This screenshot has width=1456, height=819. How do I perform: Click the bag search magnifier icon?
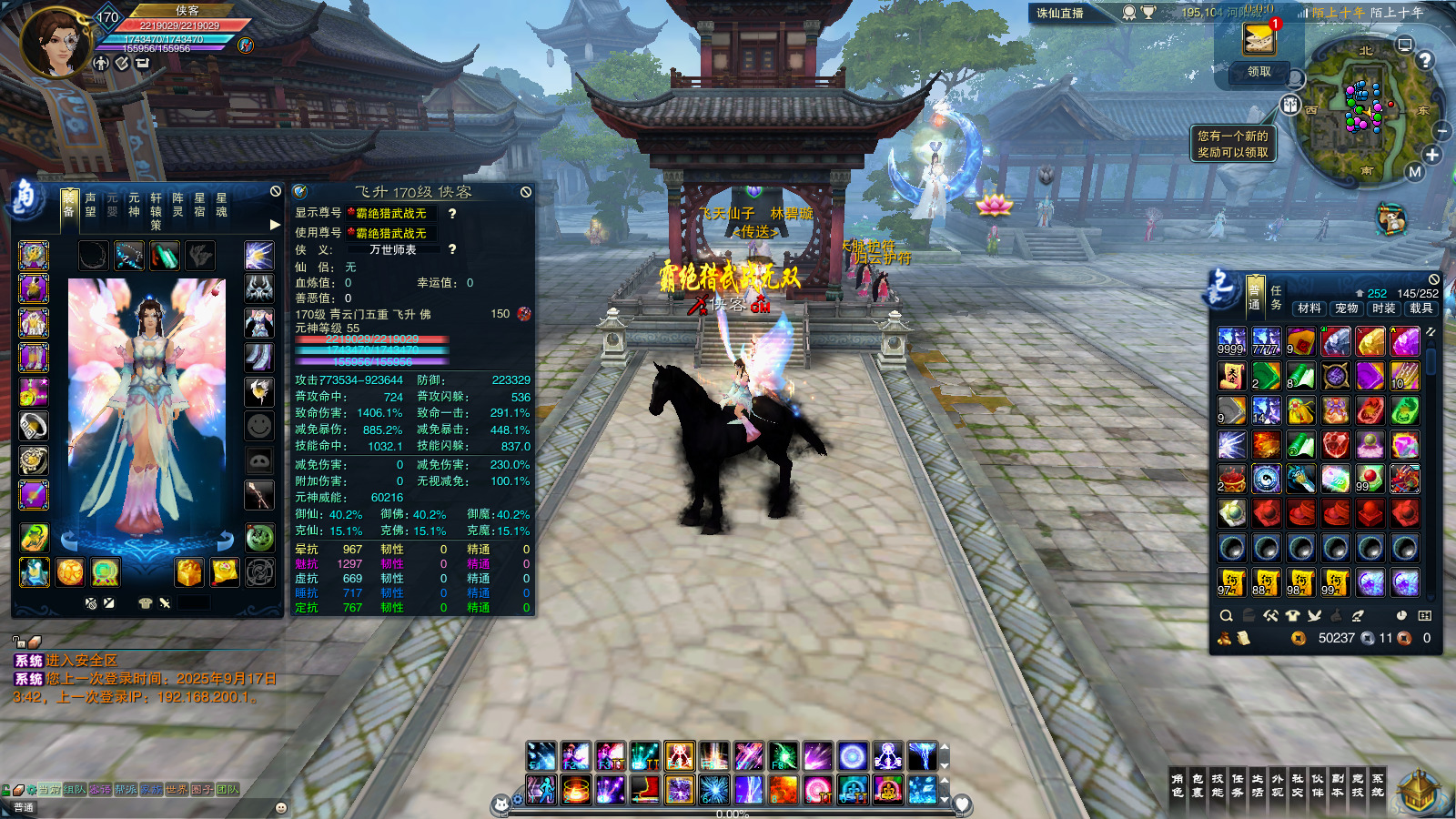pos(1226,616)
